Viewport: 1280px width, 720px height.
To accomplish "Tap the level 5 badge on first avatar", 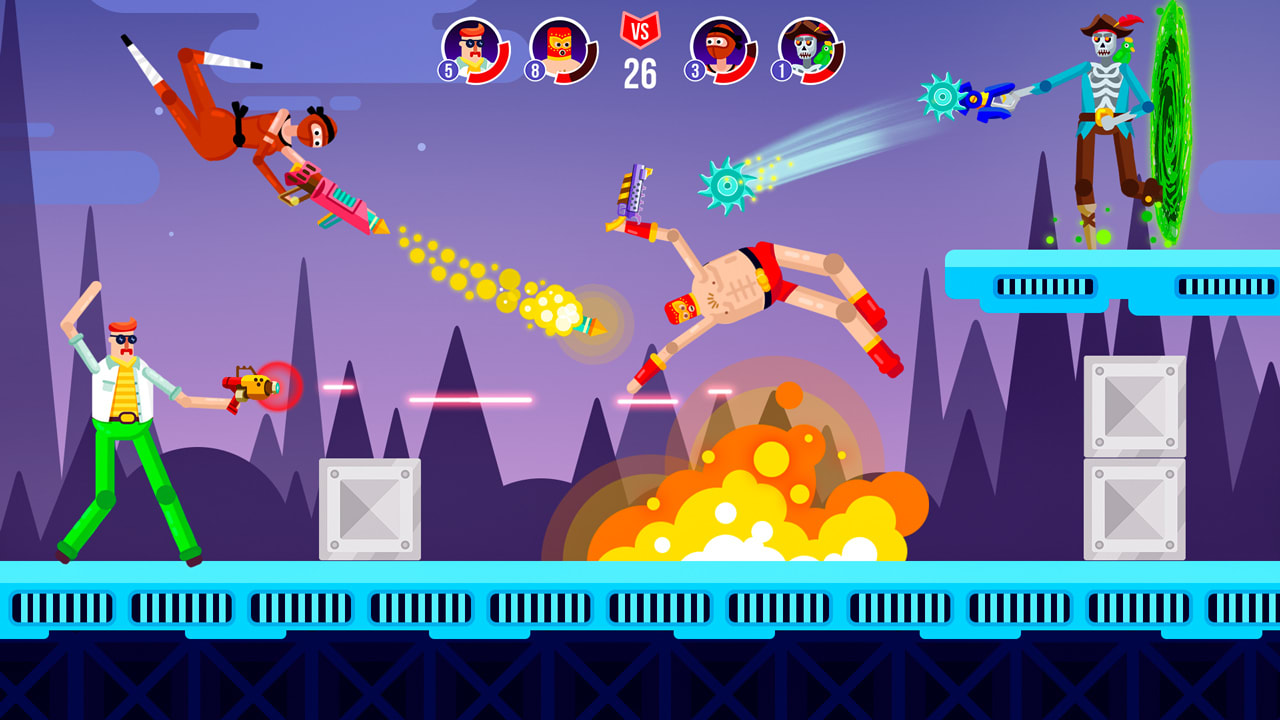I will 447,69.
